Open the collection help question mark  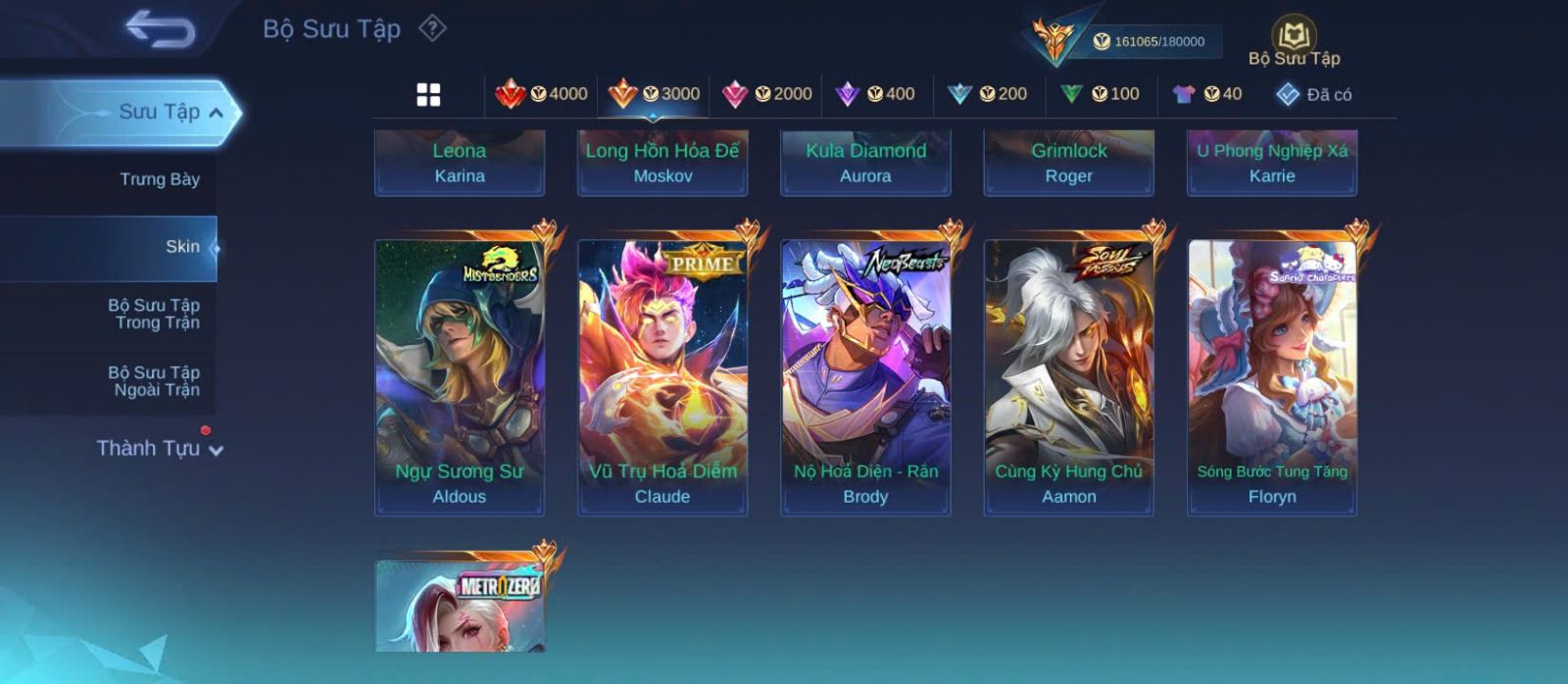point(432,28)
